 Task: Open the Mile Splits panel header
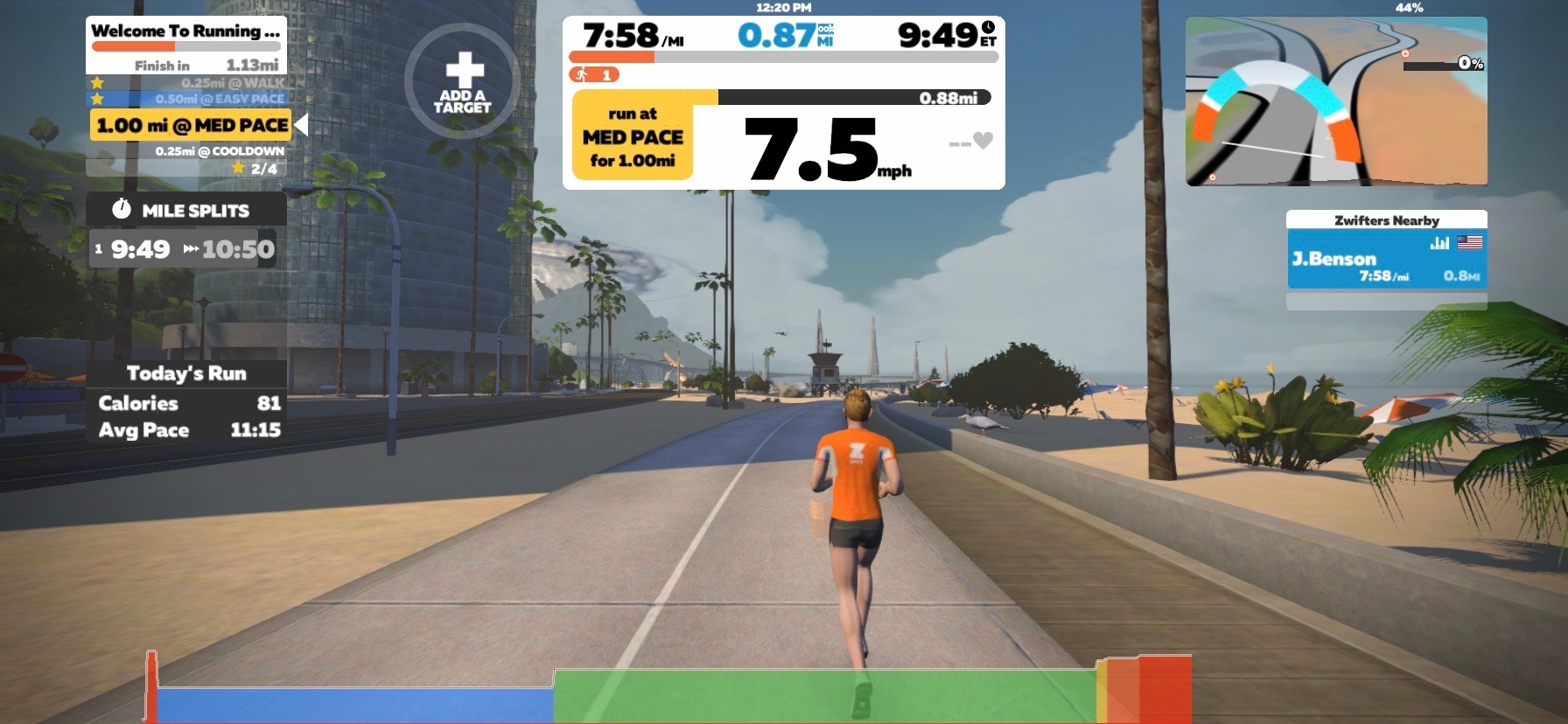pyautogui.click(x=186, y=210)
